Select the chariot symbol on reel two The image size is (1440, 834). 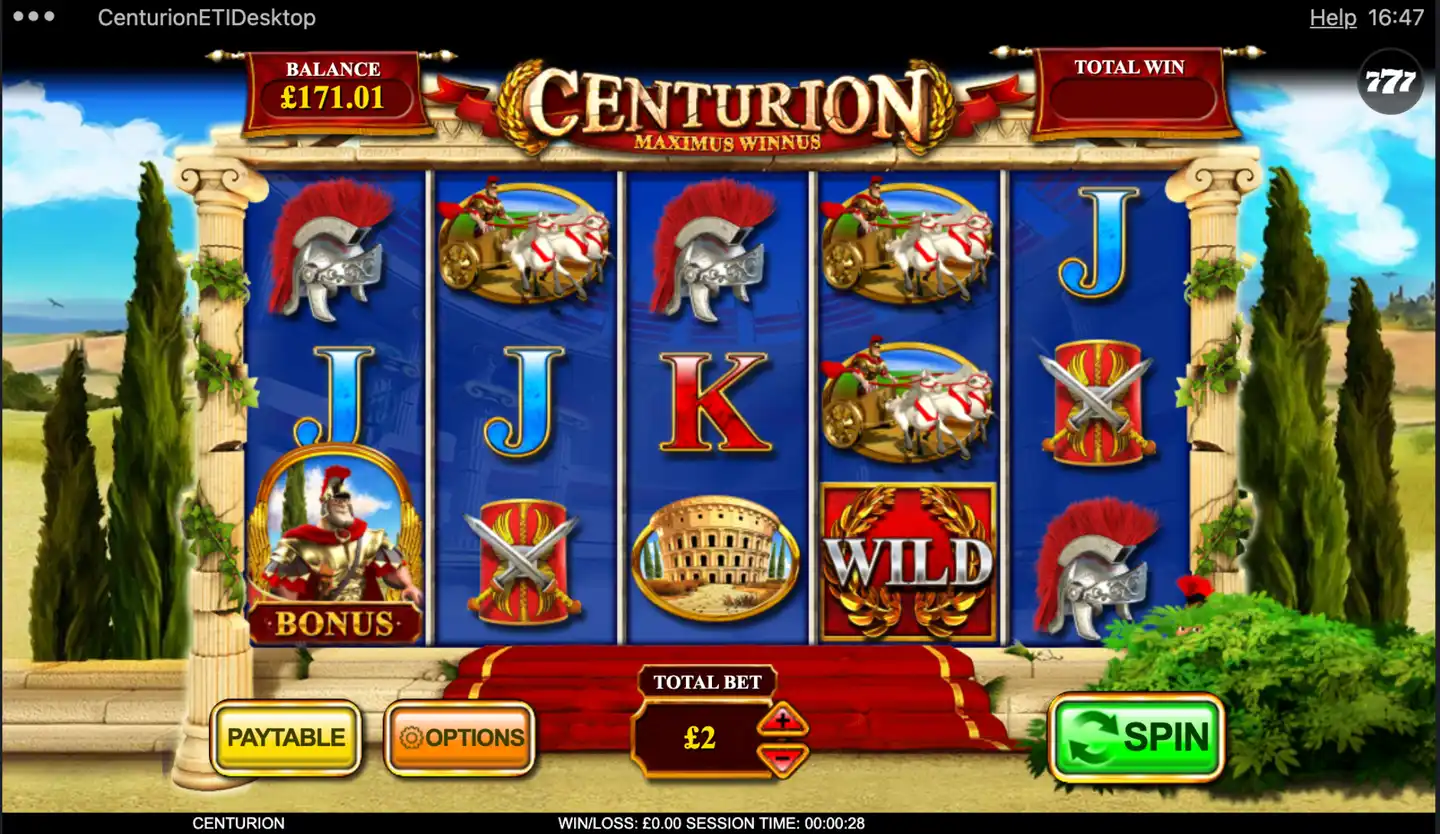coord(525,240)
